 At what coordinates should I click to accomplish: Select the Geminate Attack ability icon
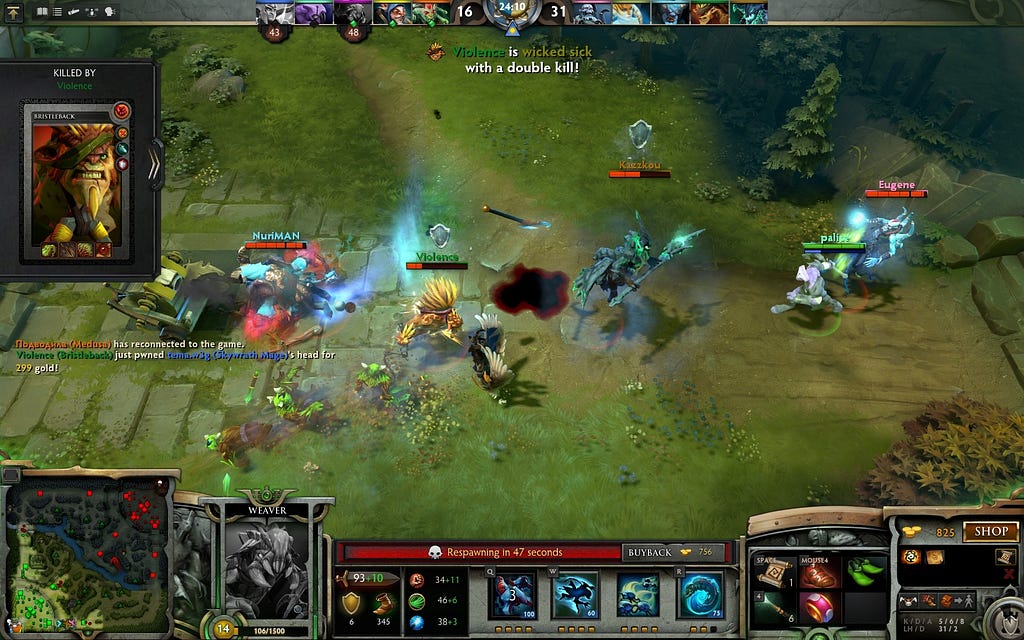[638, 595]
